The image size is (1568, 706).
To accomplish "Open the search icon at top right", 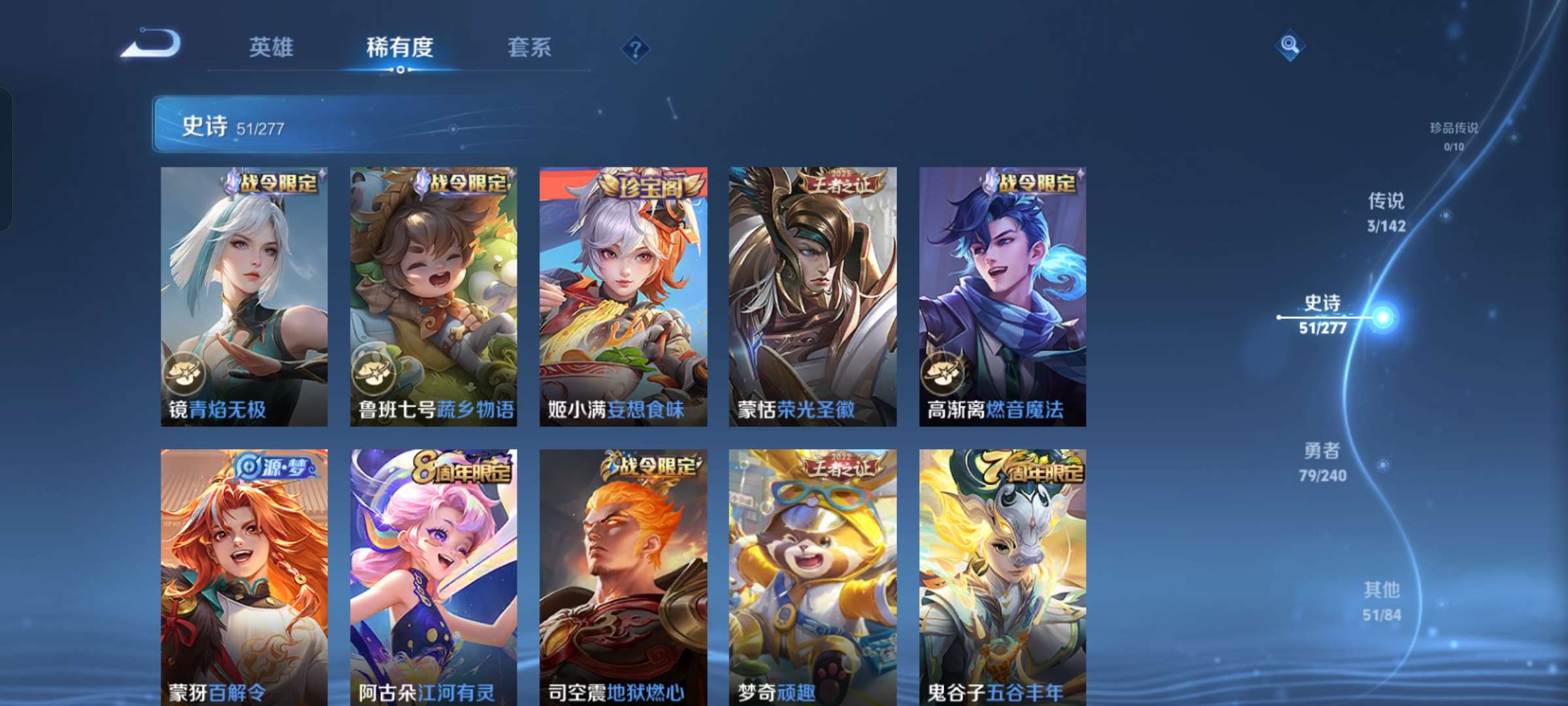I will click(x=1288, y=44).
